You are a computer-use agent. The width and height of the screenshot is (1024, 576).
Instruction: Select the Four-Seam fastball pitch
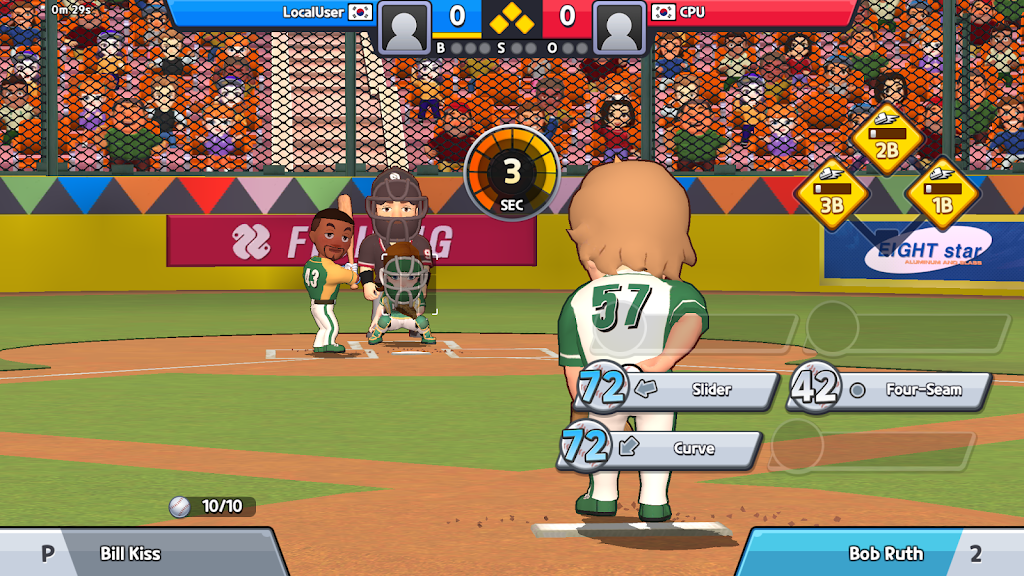coord(900,390)
